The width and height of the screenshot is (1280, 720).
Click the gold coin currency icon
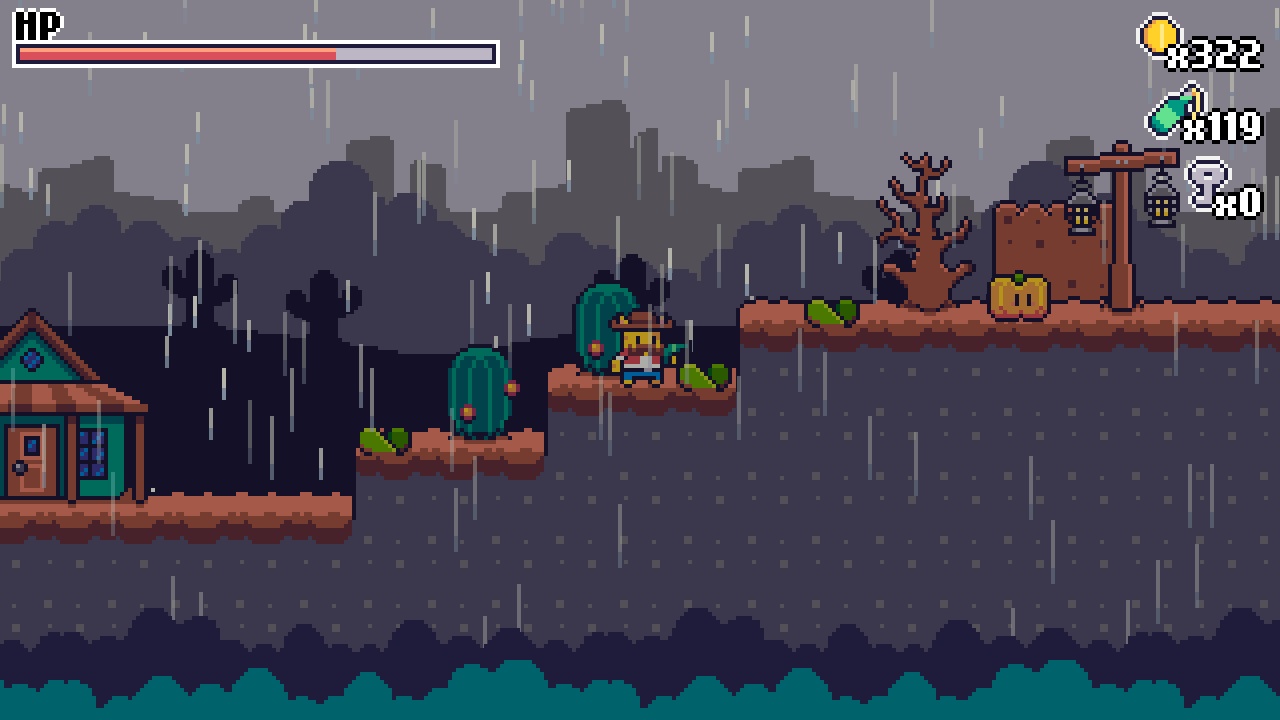(1159, 35)
